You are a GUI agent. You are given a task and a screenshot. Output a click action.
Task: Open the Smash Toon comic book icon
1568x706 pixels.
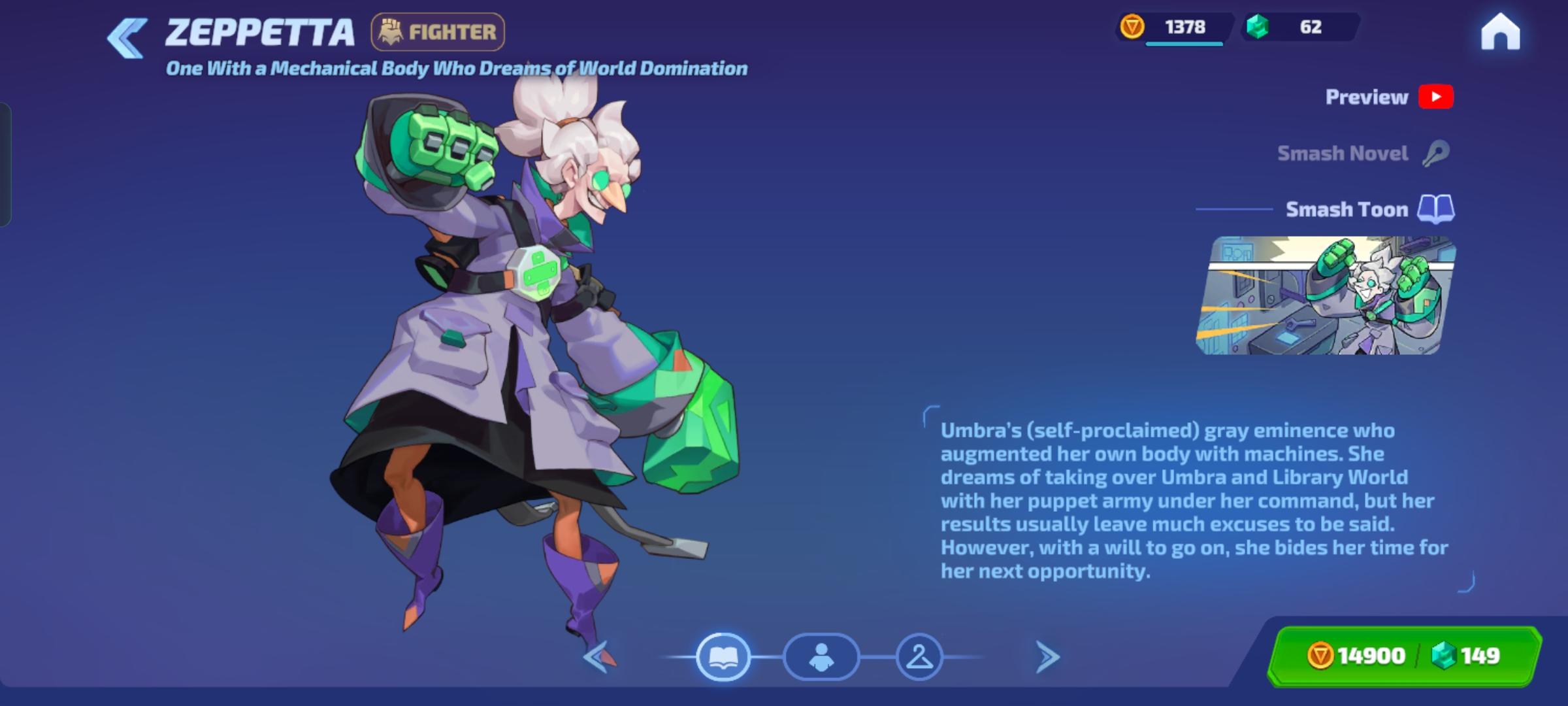pyautogui.click(x=1436, y=209)
